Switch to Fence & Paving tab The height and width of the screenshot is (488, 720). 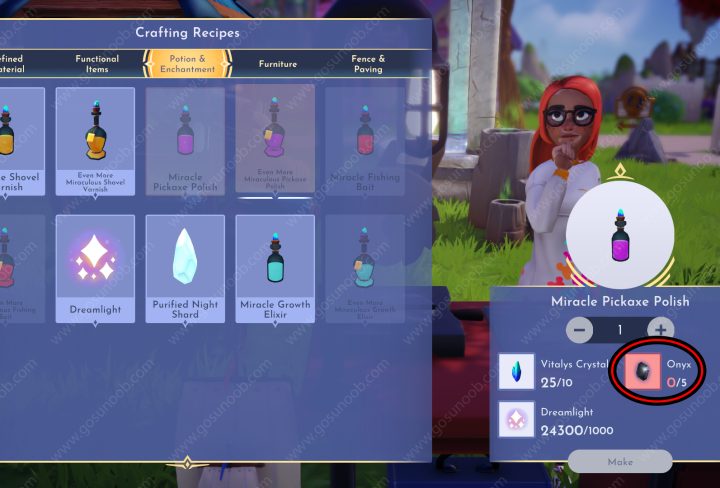click(369, 63)
